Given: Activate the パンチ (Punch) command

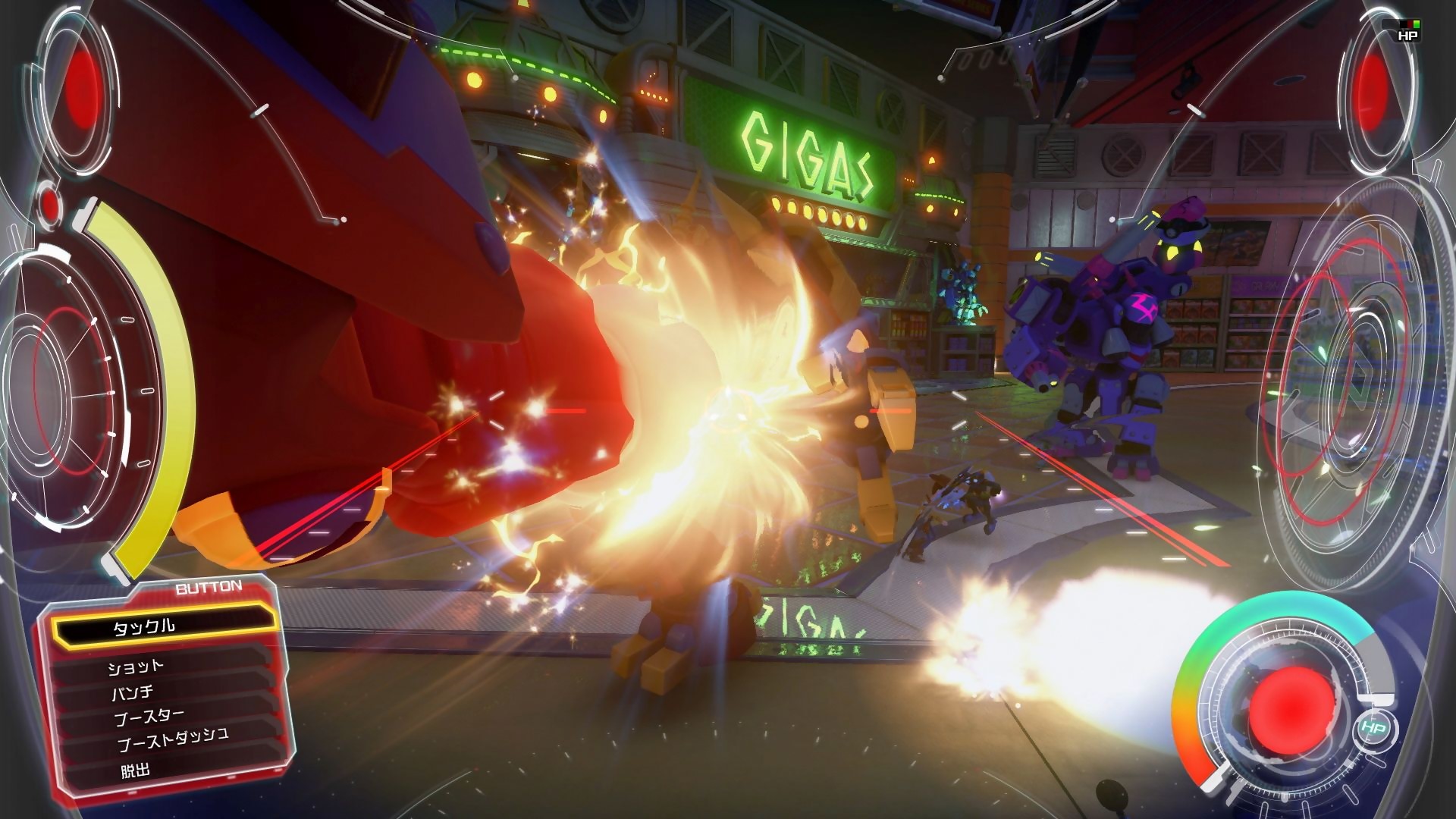Looking at the screenshot, I should 130,692.
